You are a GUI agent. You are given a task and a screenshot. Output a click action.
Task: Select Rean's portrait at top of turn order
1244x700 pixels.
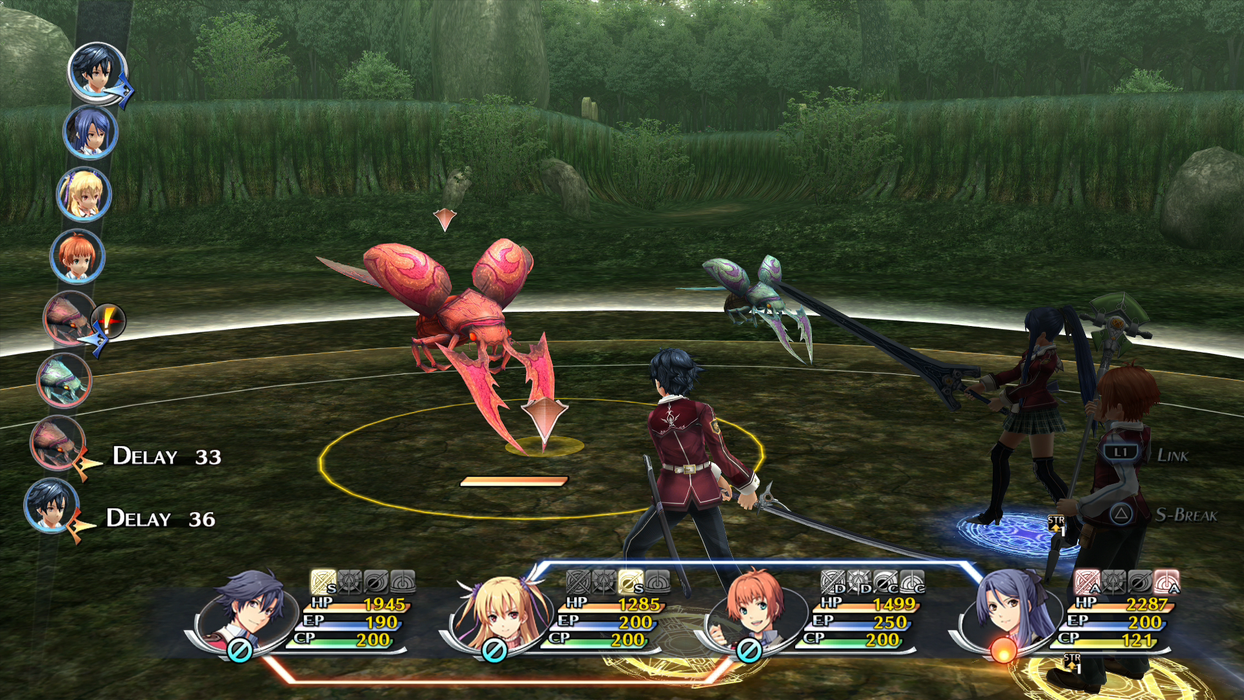tap(97, 72)
